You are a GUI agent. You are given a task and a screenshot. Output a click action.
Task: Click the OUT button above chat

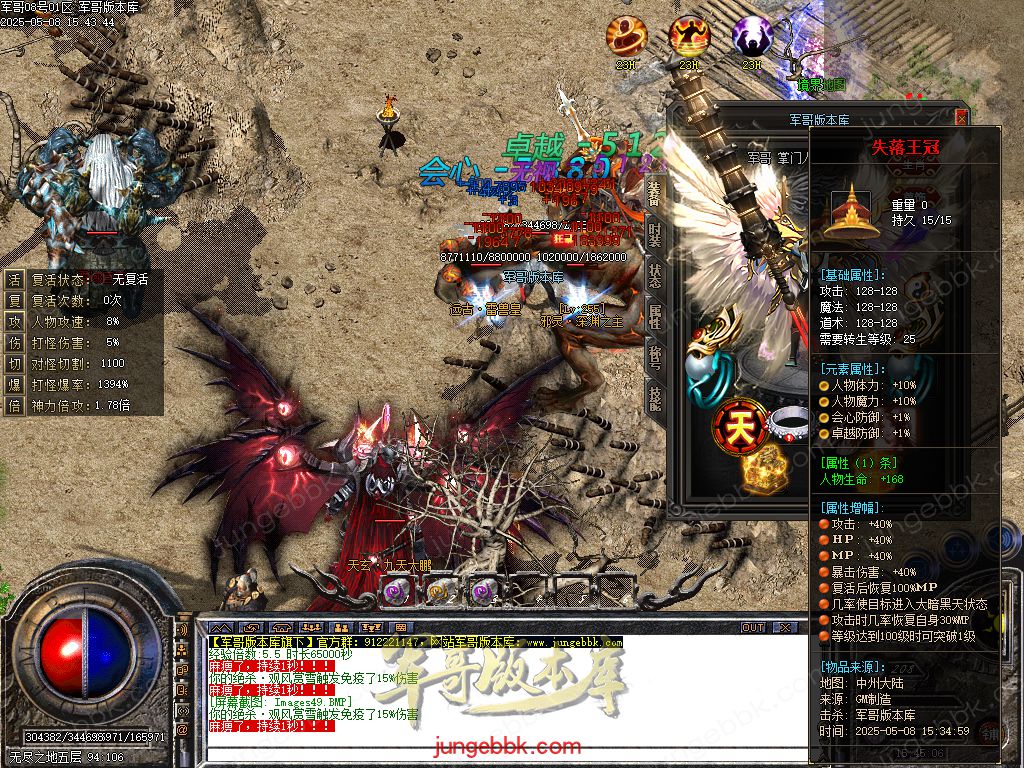click(753, 627)
